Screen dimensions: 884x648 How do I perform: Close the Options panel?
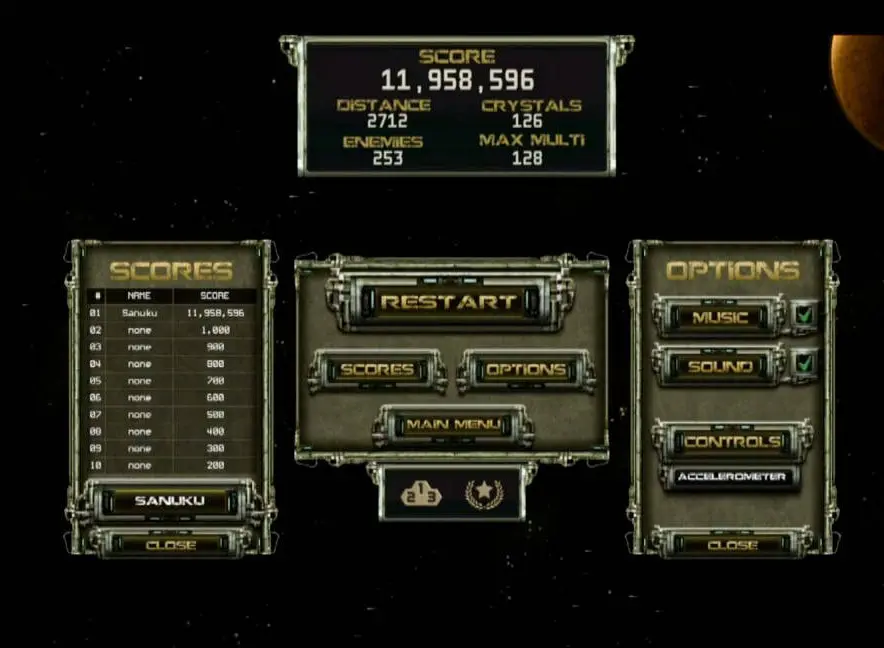[732, 545]
